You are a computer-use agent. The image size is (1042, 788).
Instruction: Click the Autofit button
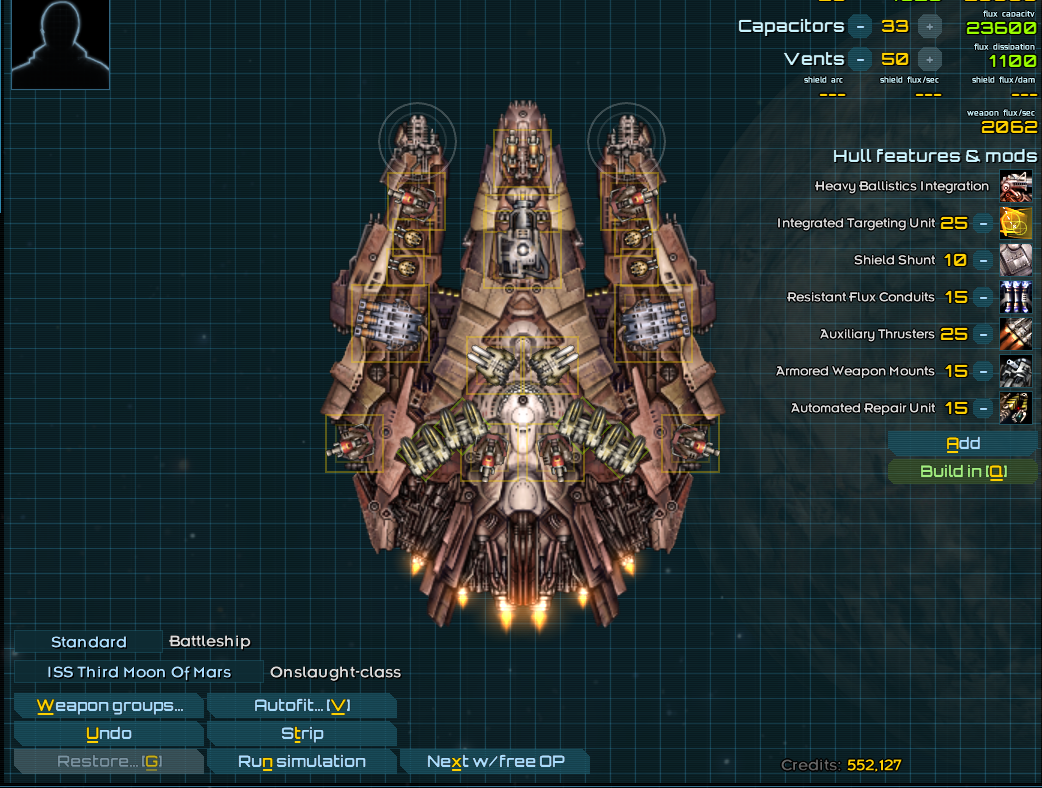(x=301, y=706)
